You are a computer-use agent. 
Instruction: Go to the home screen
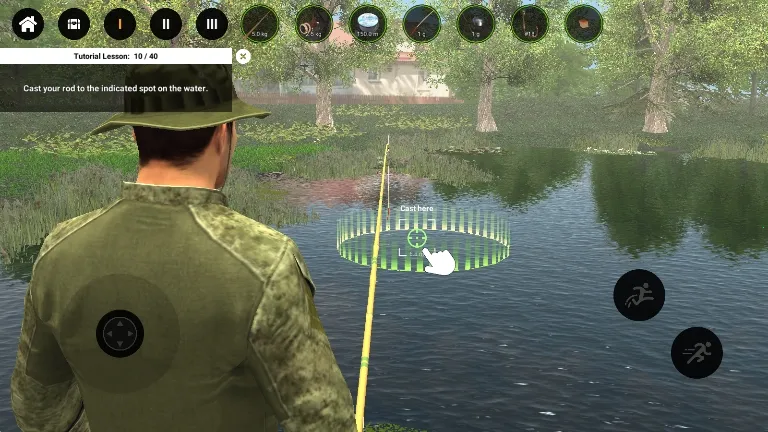point(27,24)
